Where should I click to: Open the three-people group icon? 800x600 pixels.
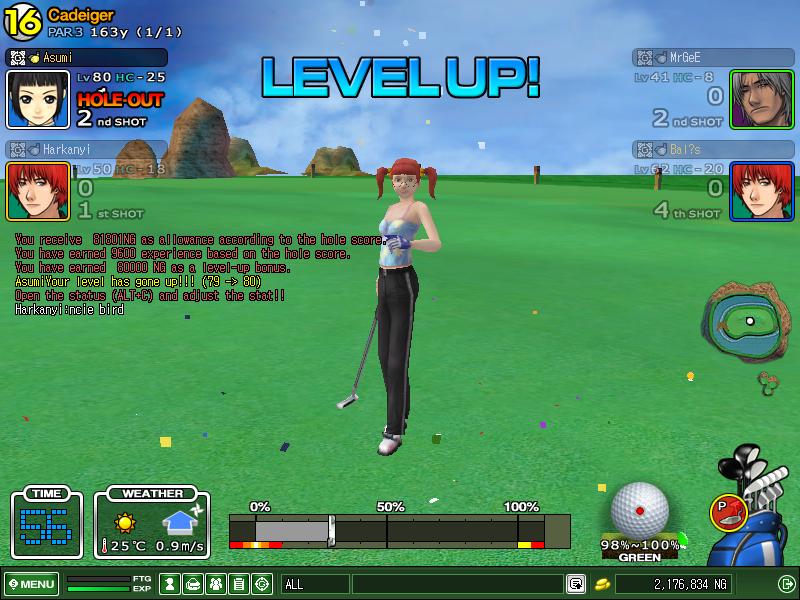coord(216,584)
